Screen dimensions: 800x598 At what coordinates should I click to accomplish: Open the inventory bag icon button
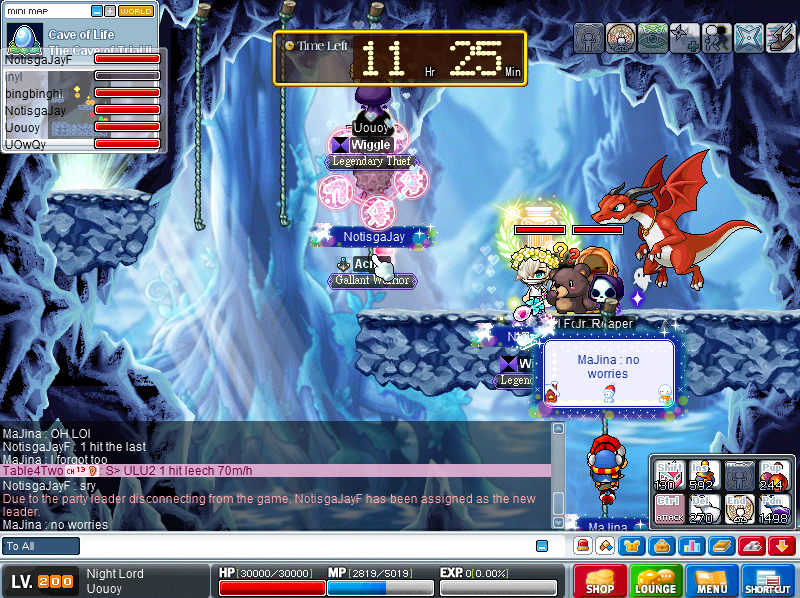coord(660,546)
